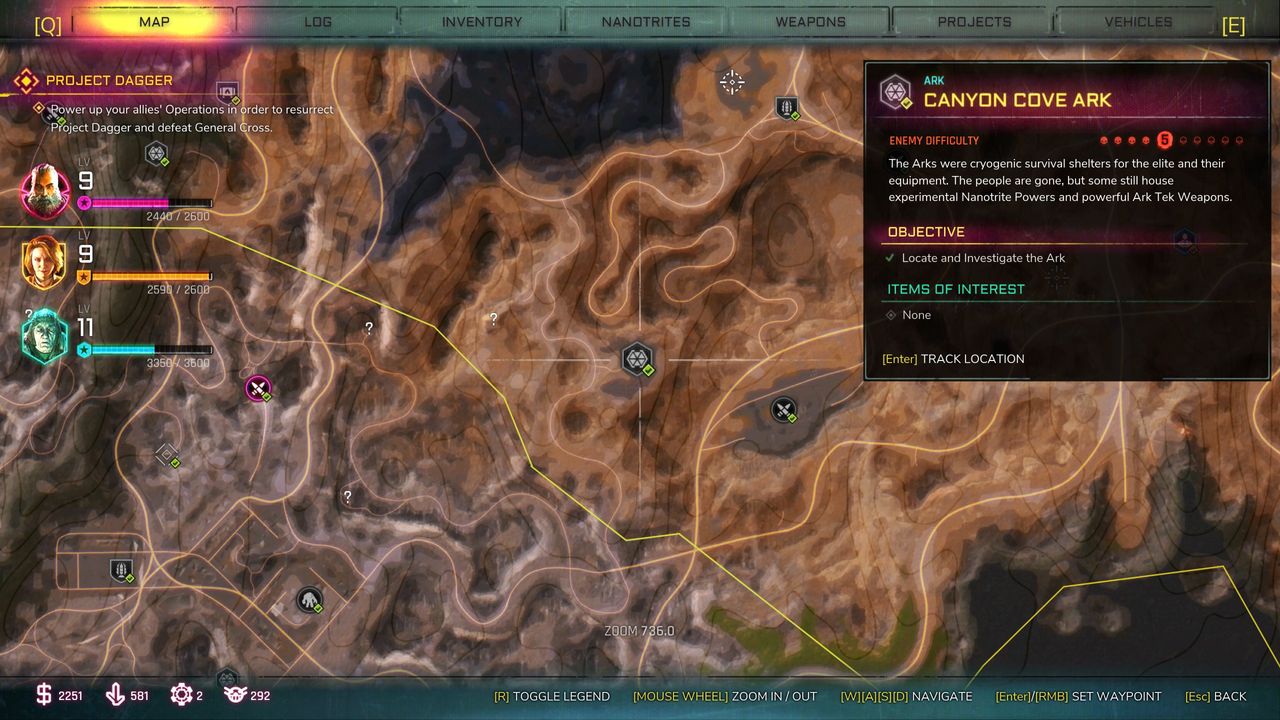Click the Canyon Cove Ark map marker
Screen dimensions: 1280x720
pyautogui.click(x=637, y=358)
